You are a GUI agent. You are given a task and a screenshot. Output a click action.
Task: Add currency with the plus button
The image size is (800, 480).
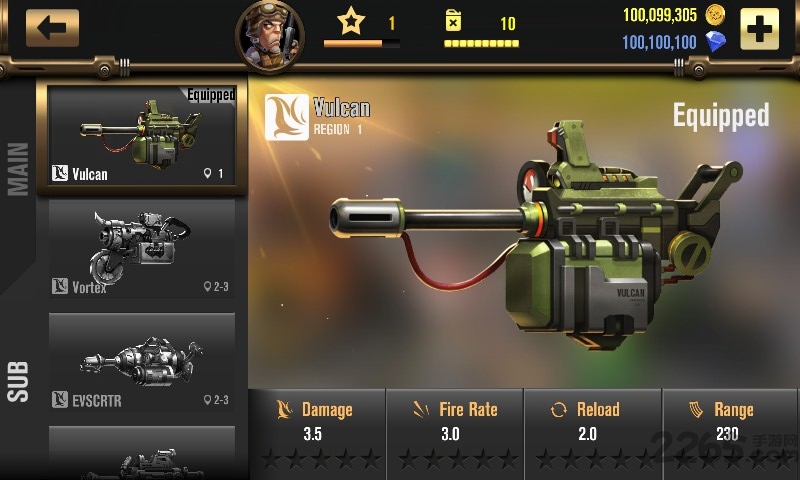tap(759, 29)
